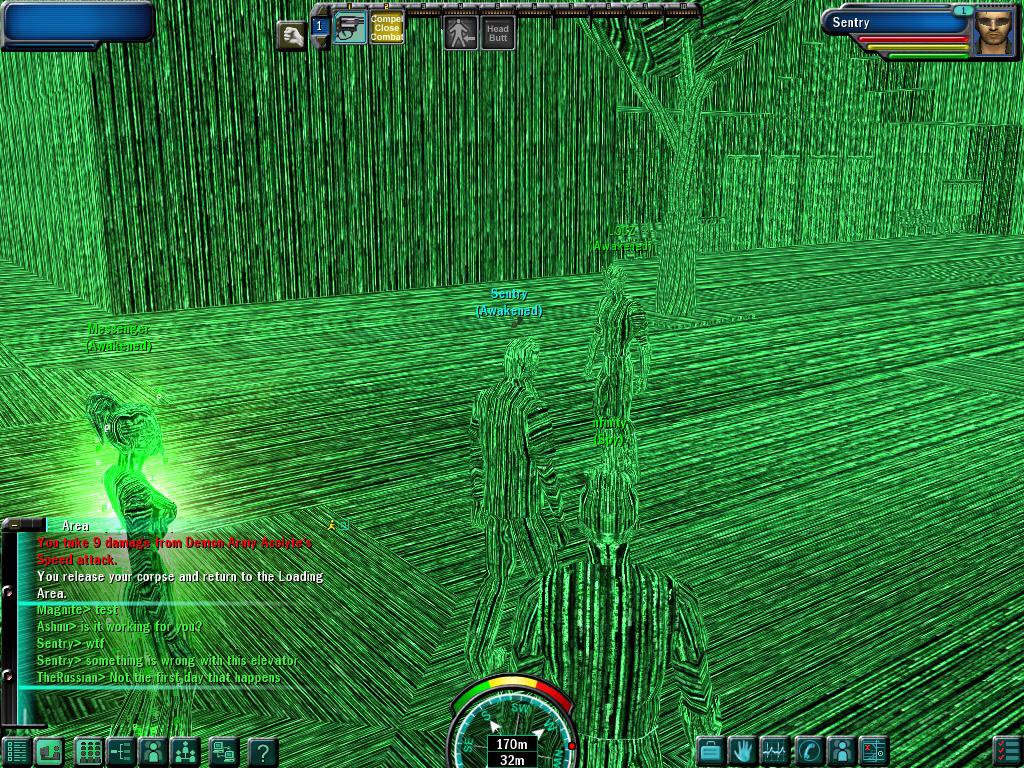Click the hand icon button
1024x768 pixels.
[x=743, y=750]
